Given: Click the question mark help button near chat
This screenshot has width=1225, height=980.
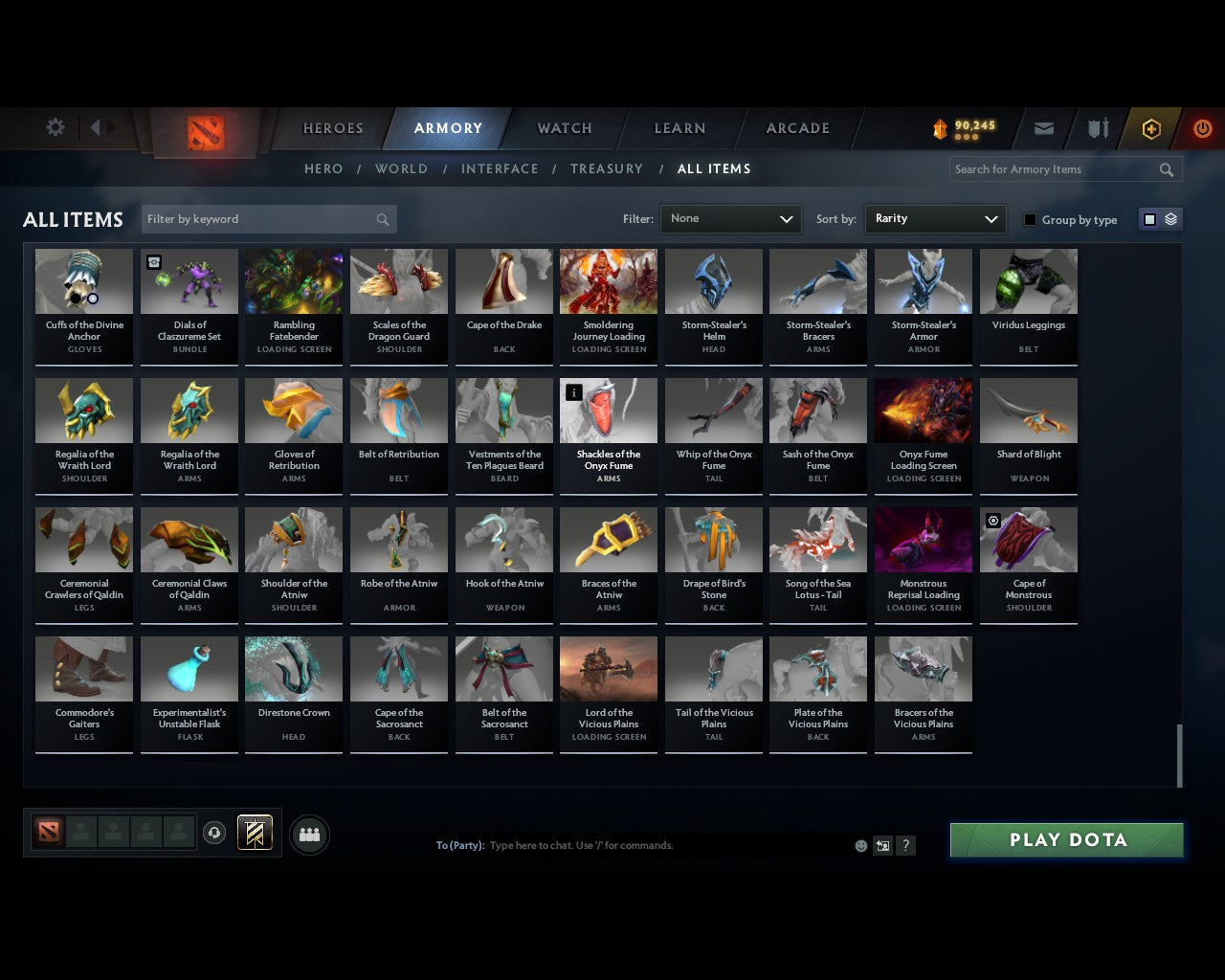Looking at the screenshot, I should [x=905, y=845].
